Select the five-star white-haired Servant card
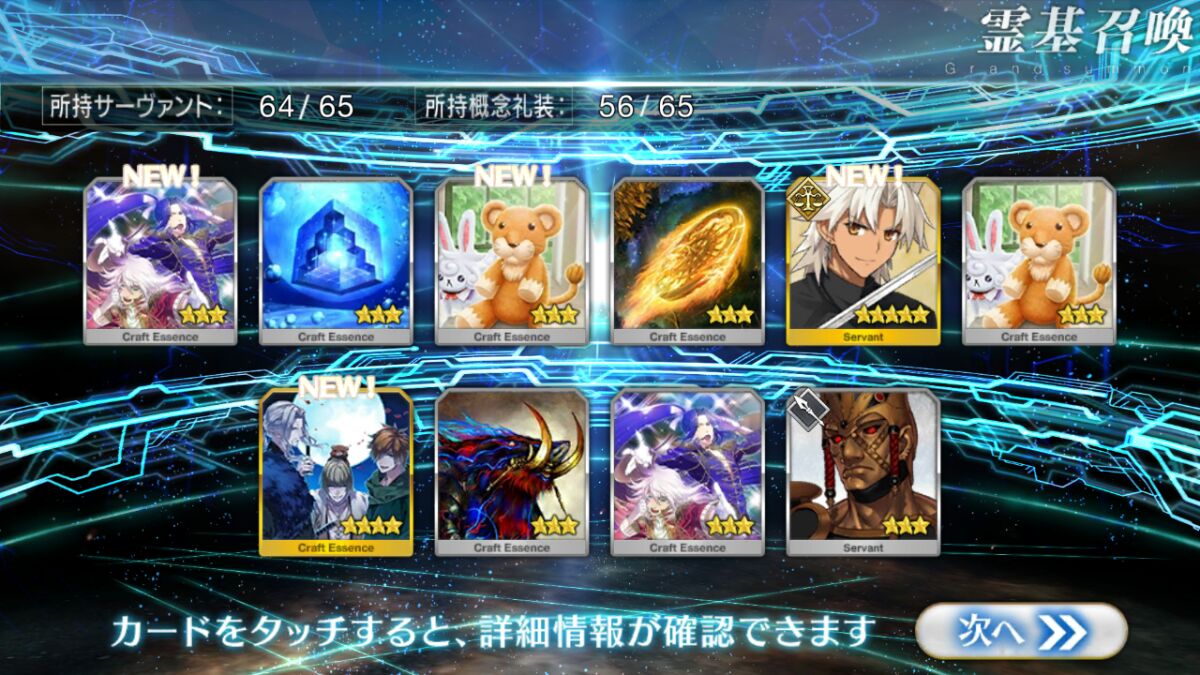 [x=863, y=262]
